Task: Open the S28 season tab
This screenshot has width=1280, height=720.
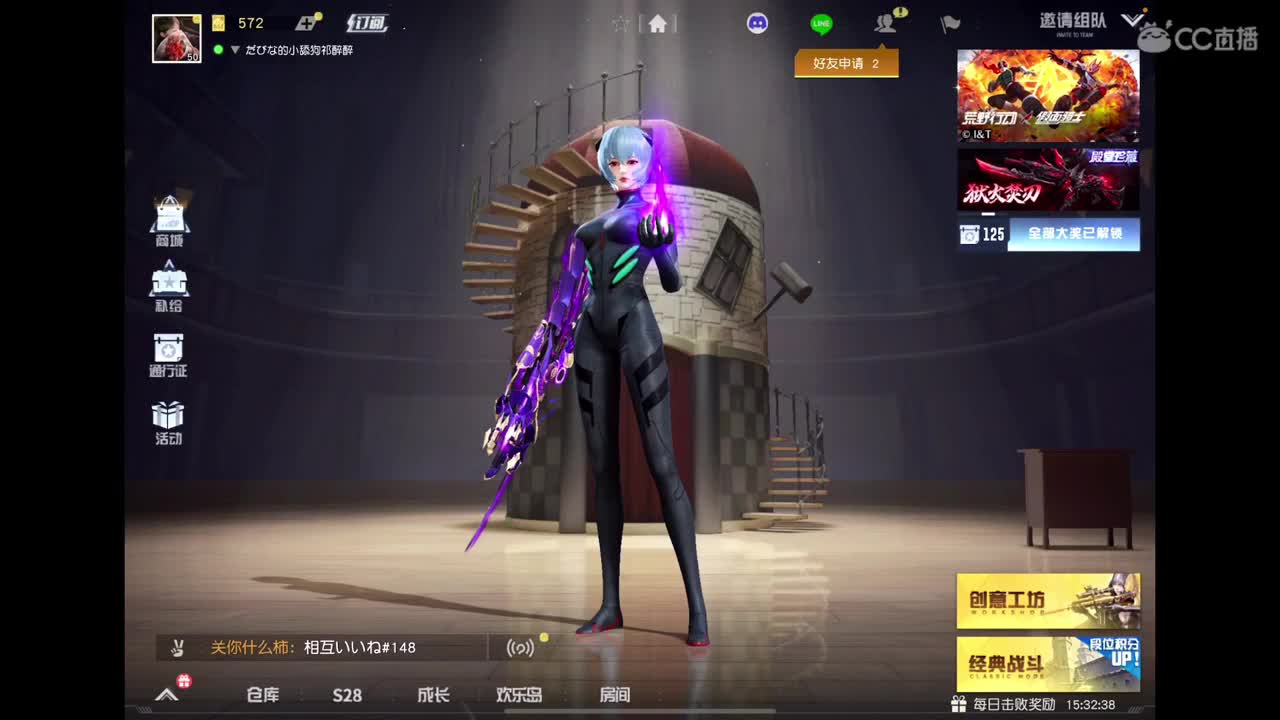Action: (347, 694)
